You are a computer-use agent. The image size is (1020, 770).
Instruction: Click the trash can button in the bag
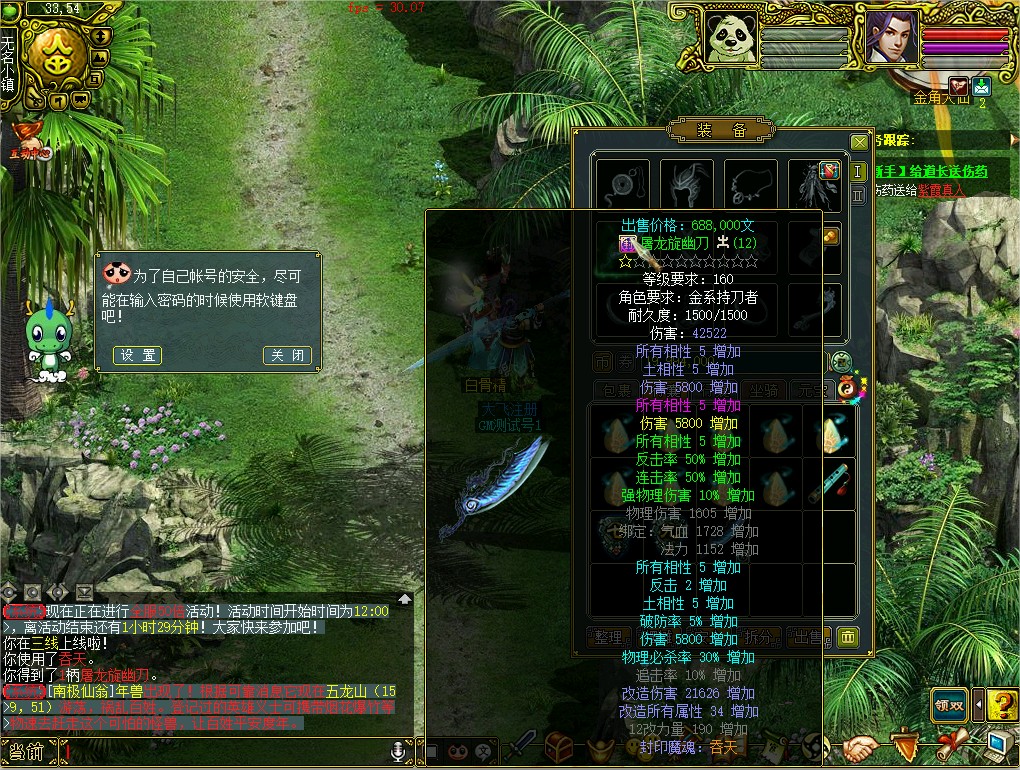847,636
